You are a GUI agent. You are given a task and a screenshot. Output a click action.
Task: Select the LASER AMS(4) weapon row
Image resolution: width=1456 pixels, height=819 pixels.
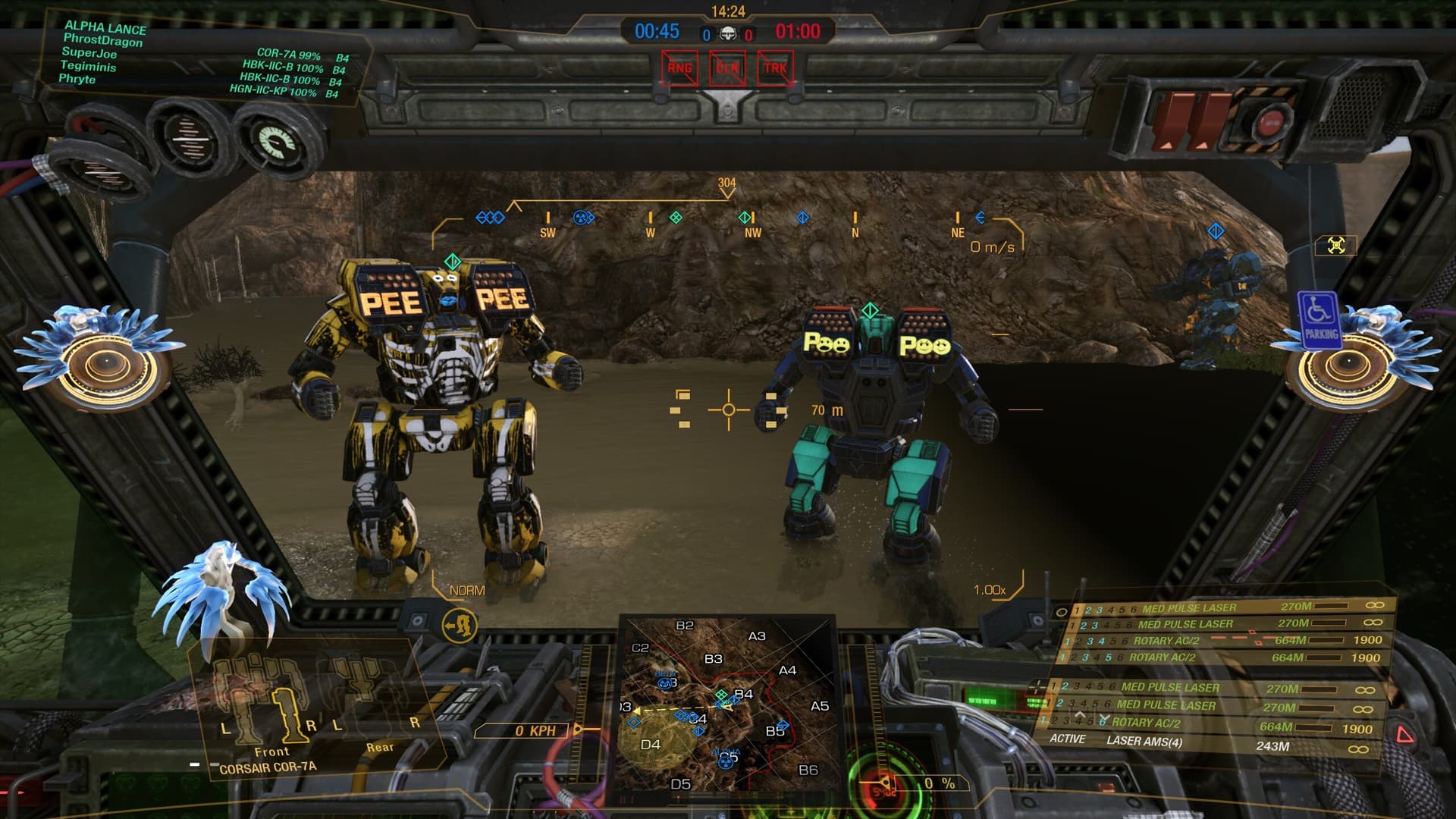click(1144, 741)
